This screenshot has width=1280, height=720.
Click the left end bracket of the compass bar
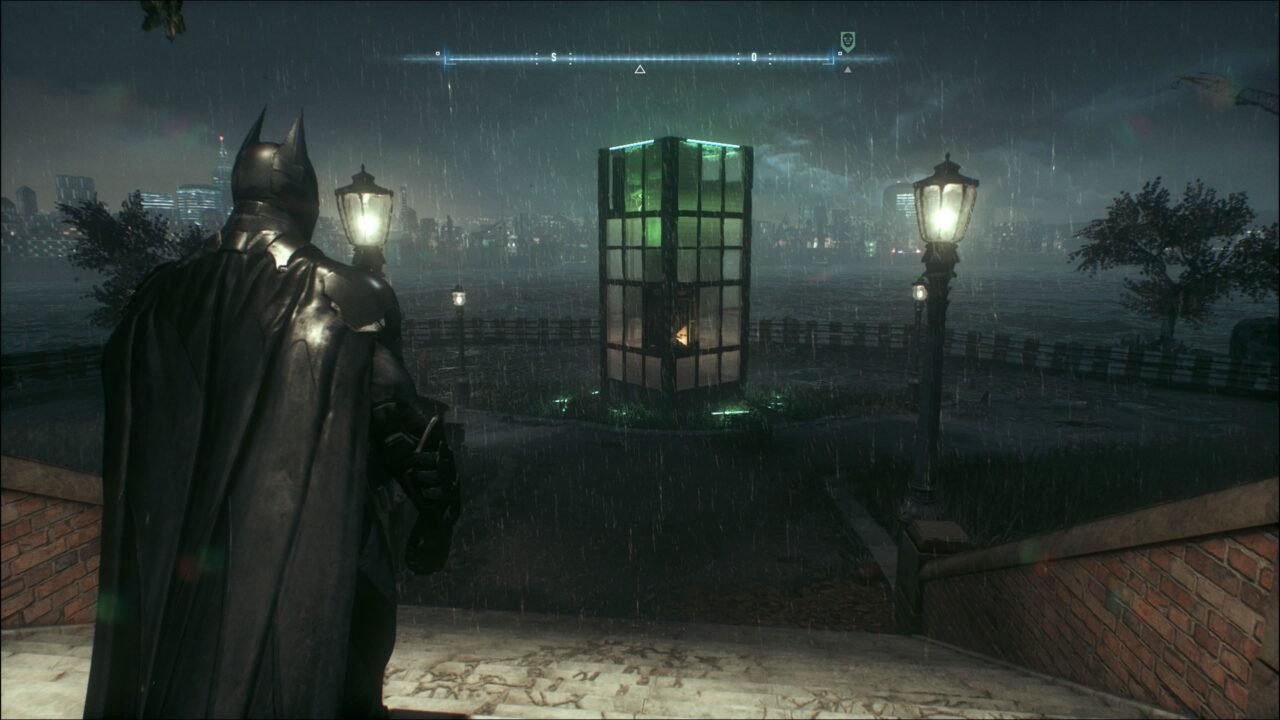(x=445, y=58)
